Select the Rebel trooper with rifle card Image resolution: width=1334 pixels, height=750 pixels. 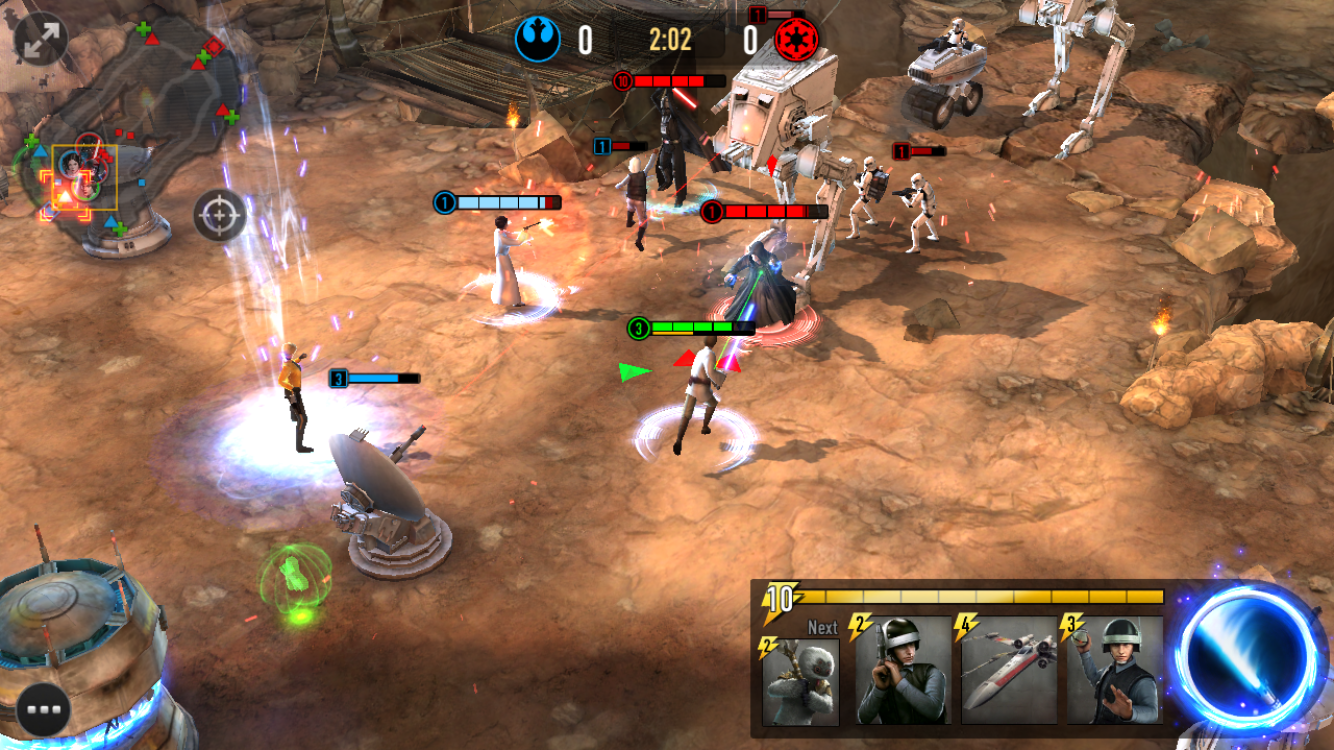[903, 671]
